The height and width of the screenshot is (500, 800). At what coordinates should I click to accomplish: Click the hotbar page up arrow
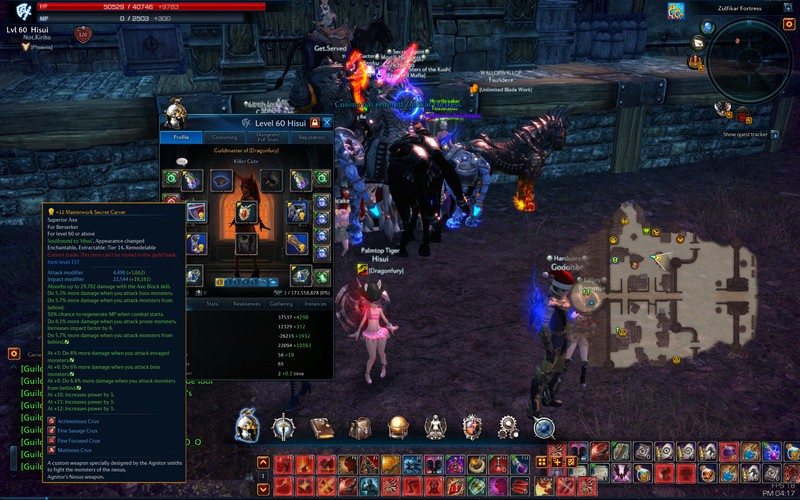pos(263,463)
